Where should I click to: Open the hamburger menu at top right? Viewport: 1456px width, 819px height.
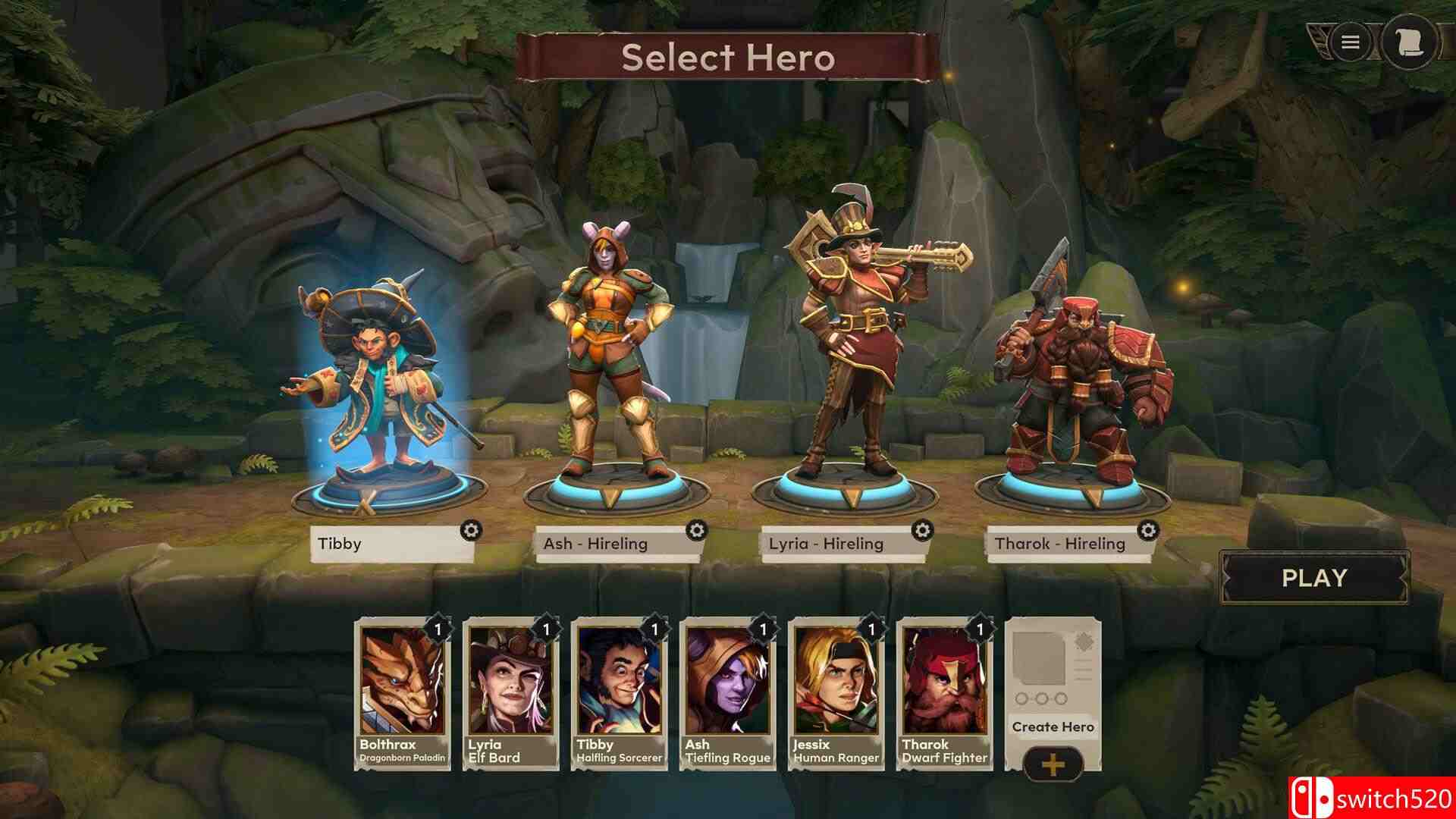coord(1349,42)
